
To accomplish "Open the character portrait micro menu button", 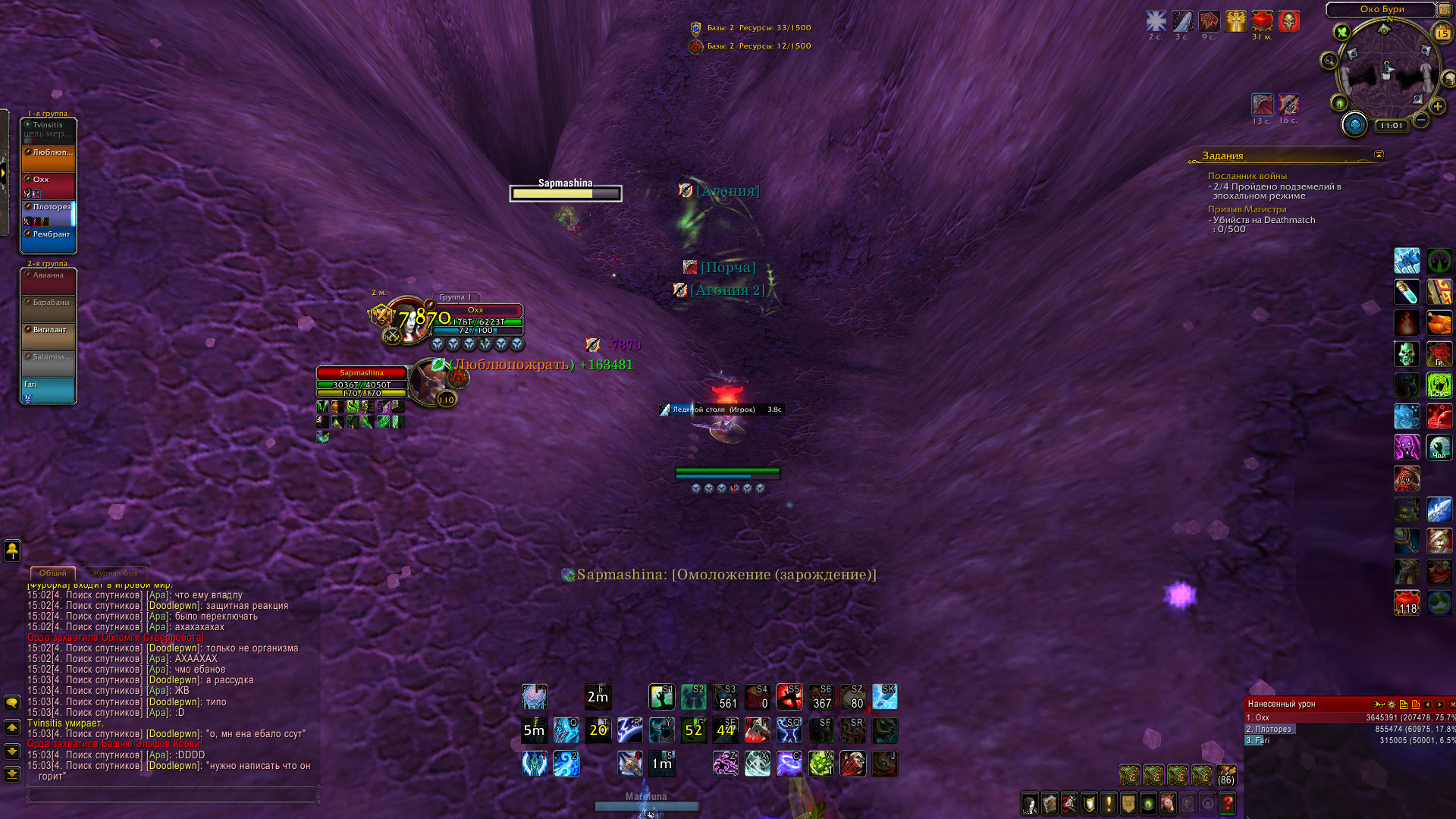I will [1030, 803].
